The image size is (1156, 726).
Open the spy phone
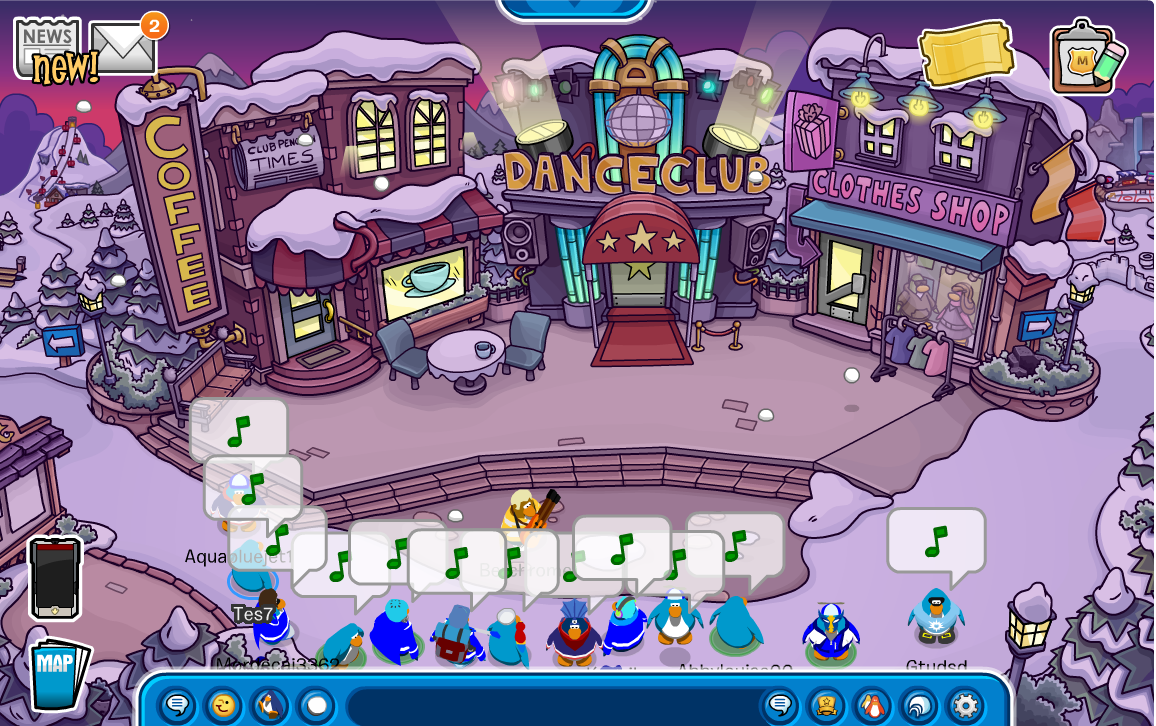54,578
